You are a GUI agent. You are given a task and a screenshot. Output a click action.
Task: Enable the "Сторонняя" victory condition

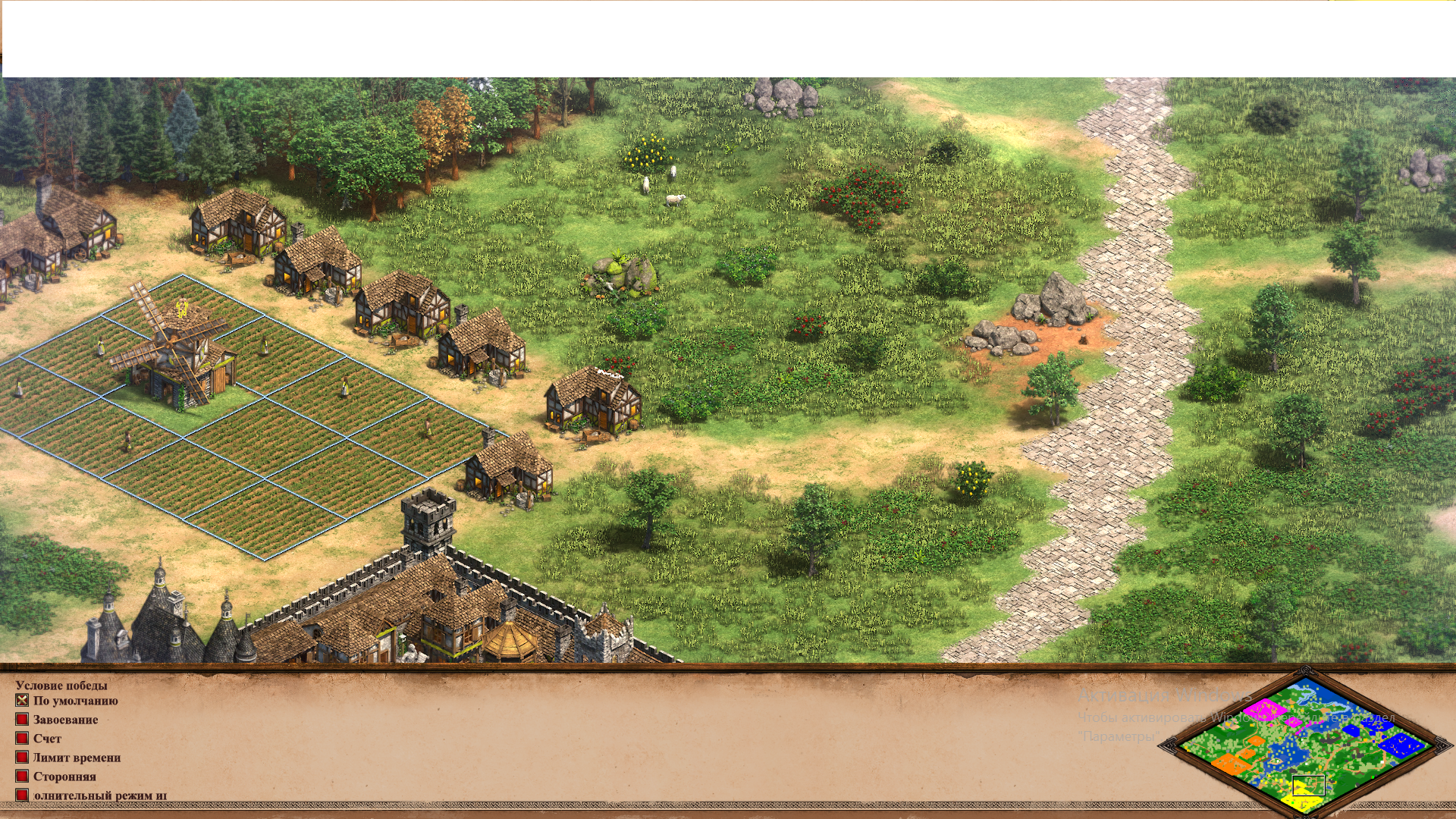click(x=21, y=776)
